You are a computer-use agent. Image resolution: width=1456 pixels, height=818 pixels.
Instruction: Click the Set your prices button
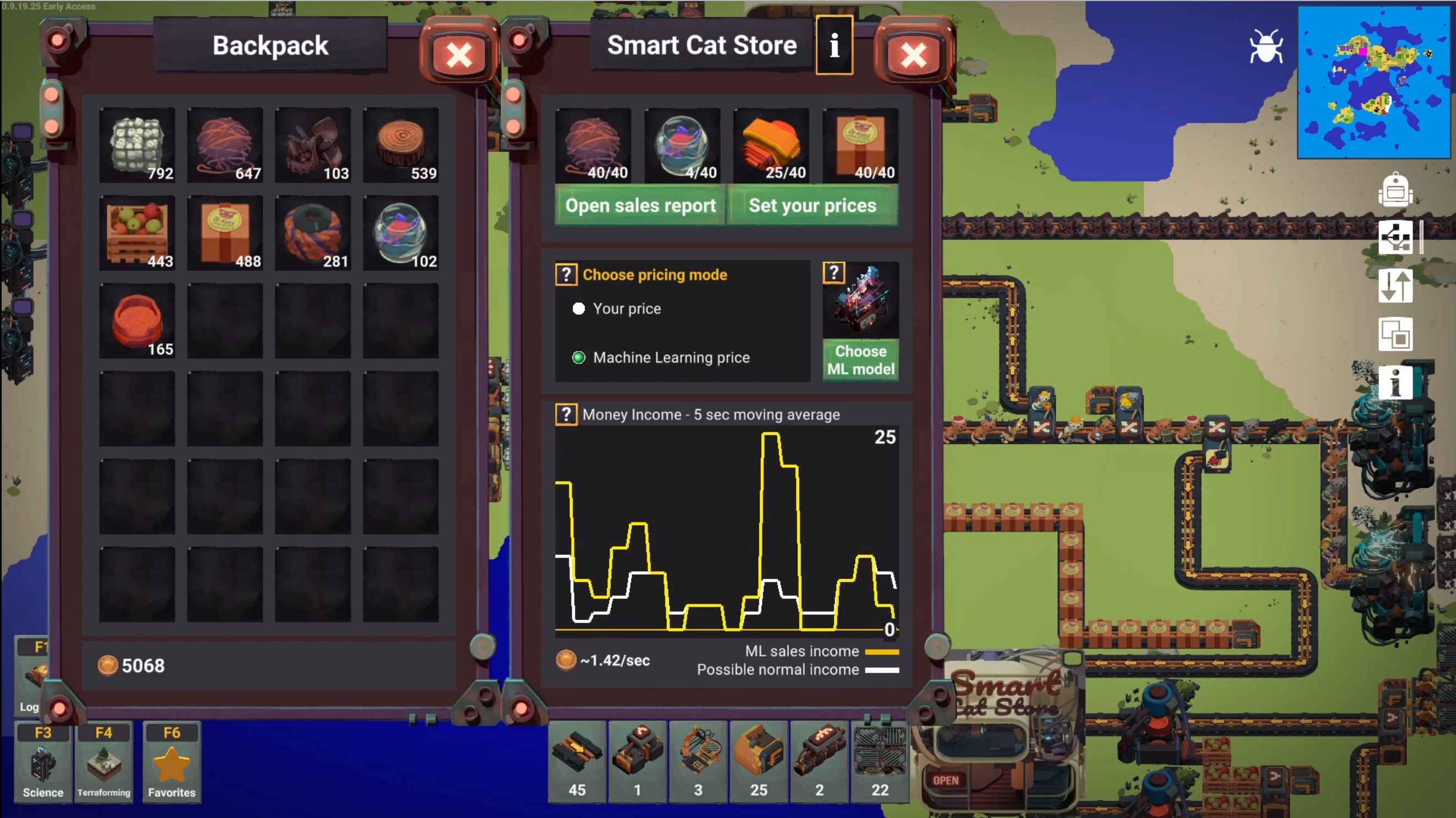point(812,206)
